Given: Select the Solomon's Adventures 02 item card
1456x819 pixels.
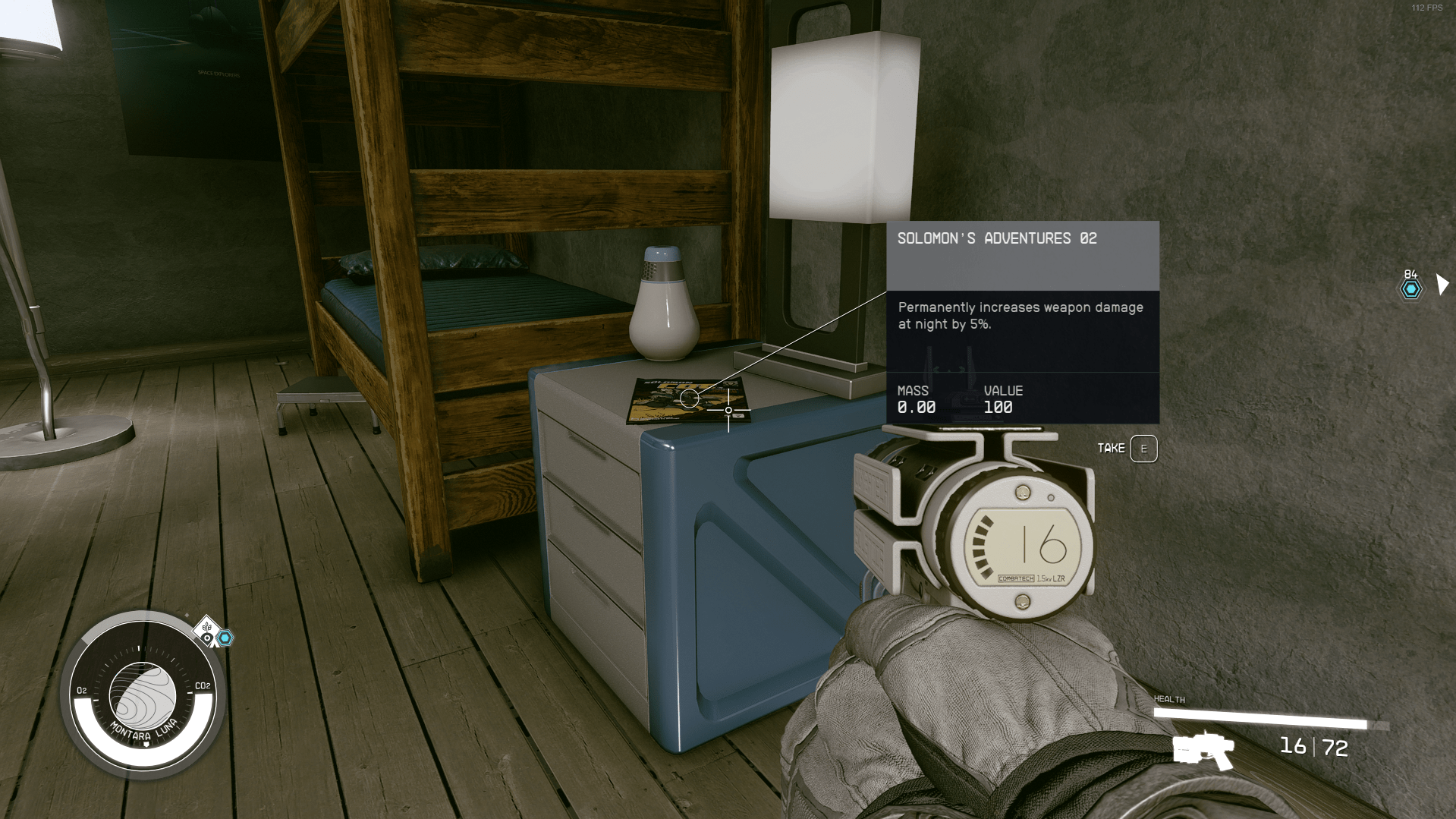Looking at the screenshot, I should click(x=1022, y=322).
